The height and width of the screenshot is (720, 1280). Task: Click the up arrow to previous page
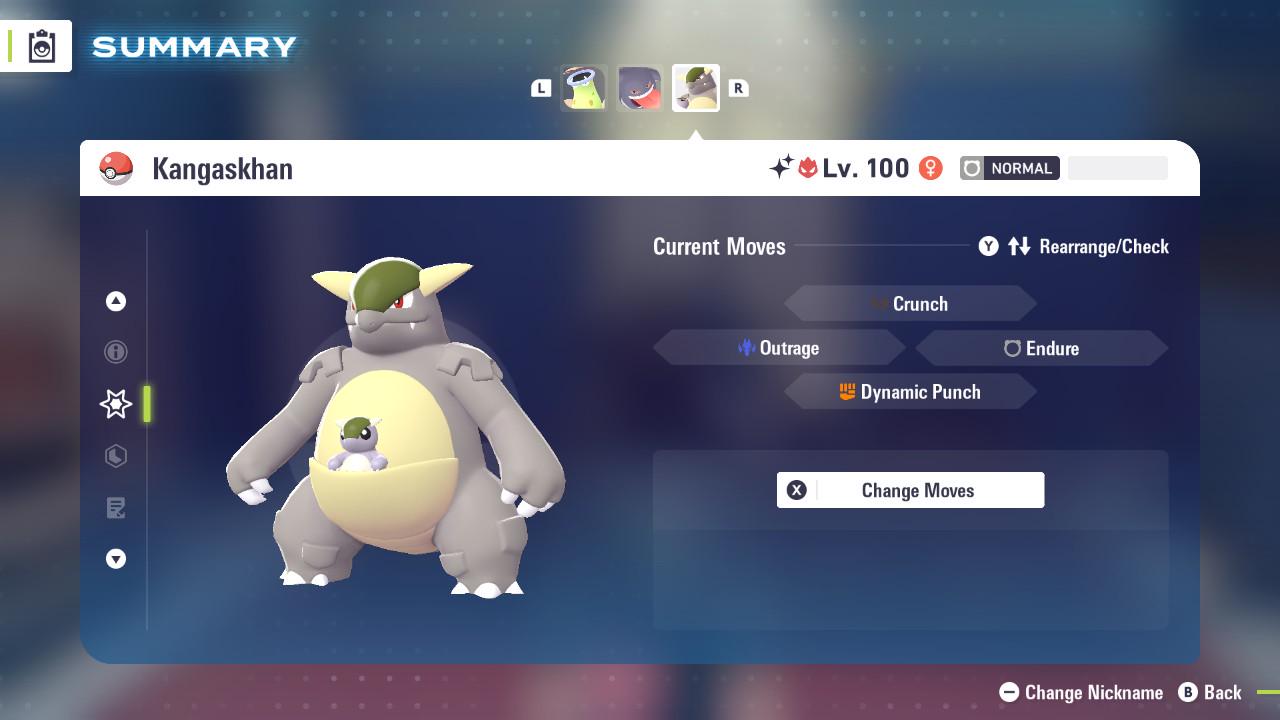pos(116,301)
